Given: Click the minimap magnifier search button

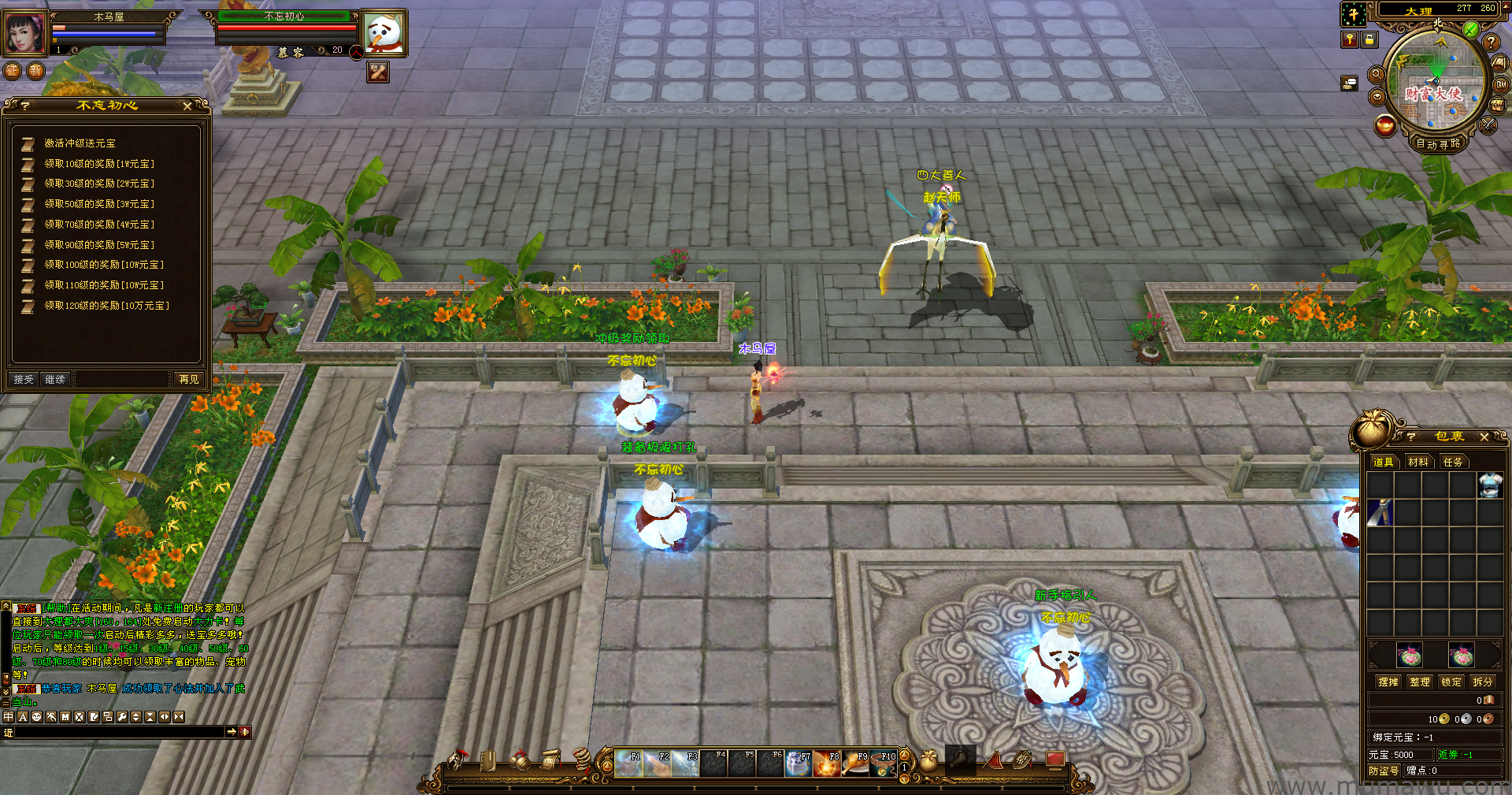Looking at the screenshot, I should click(1377, 74).
